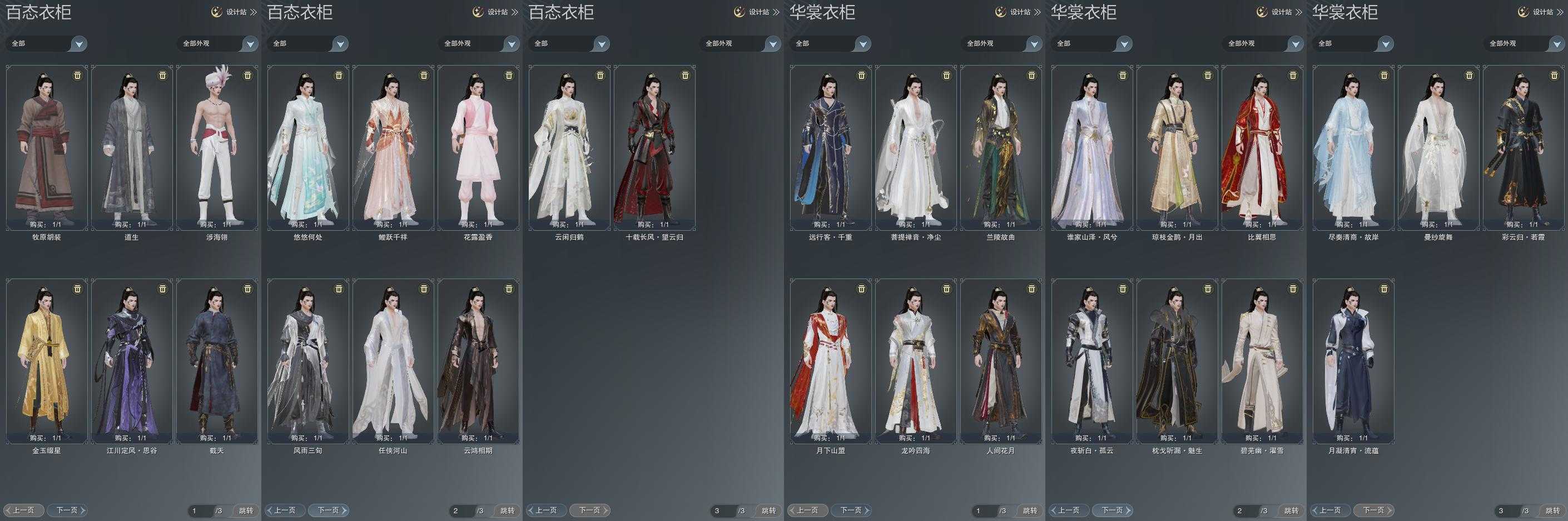Choose the pink 花露盈香 outfit
1568x521 pixels.
point(478,147)
